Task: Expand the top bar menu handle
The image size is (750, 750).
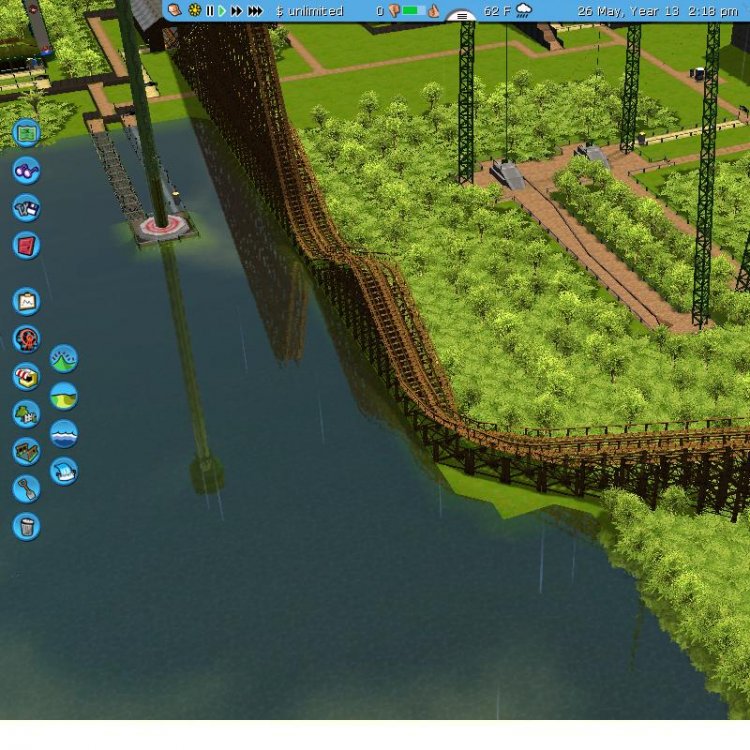Action: (x=460, y=16)
